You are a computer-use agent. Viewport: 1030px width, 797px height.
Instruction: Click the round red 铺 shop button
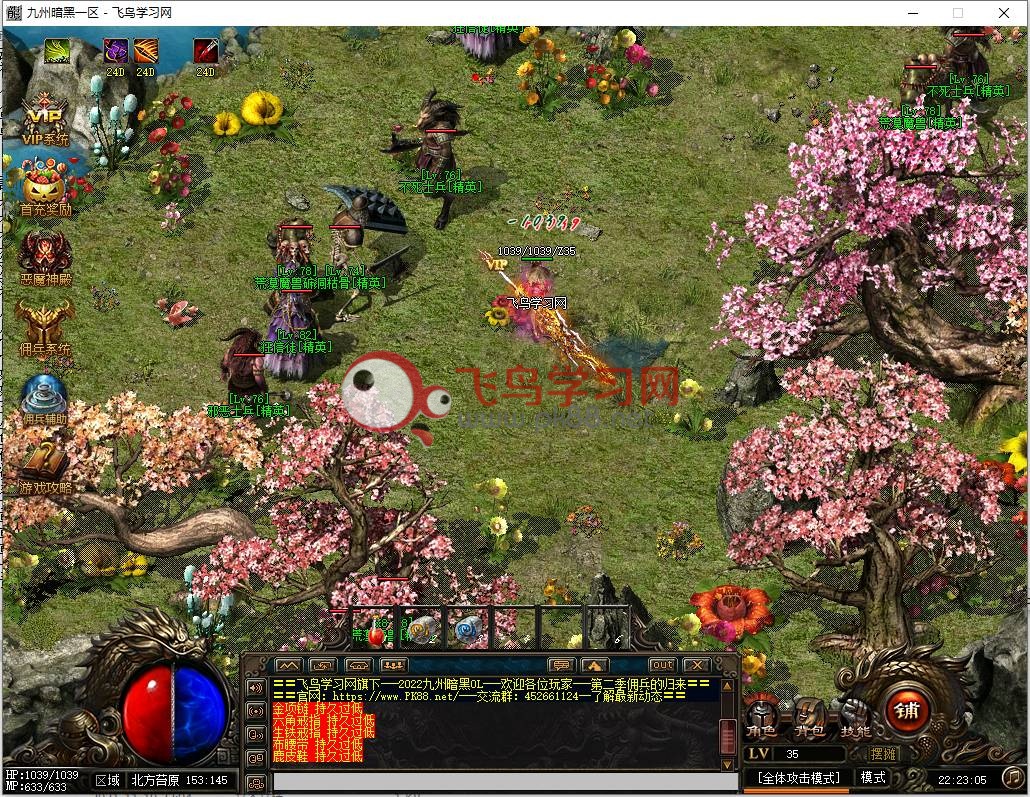907,711
